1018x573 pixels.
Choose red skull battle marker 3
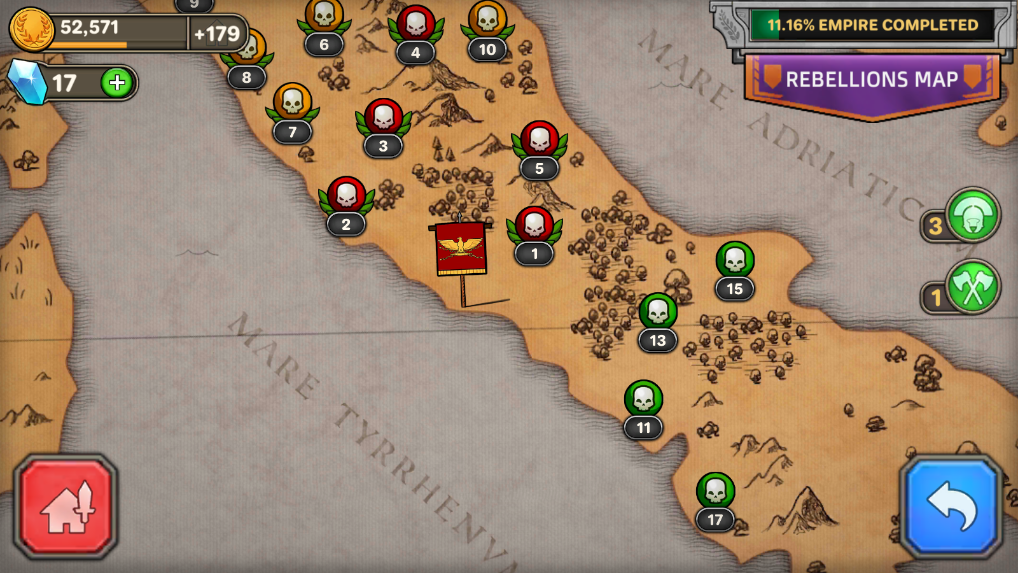coord(383,118)
